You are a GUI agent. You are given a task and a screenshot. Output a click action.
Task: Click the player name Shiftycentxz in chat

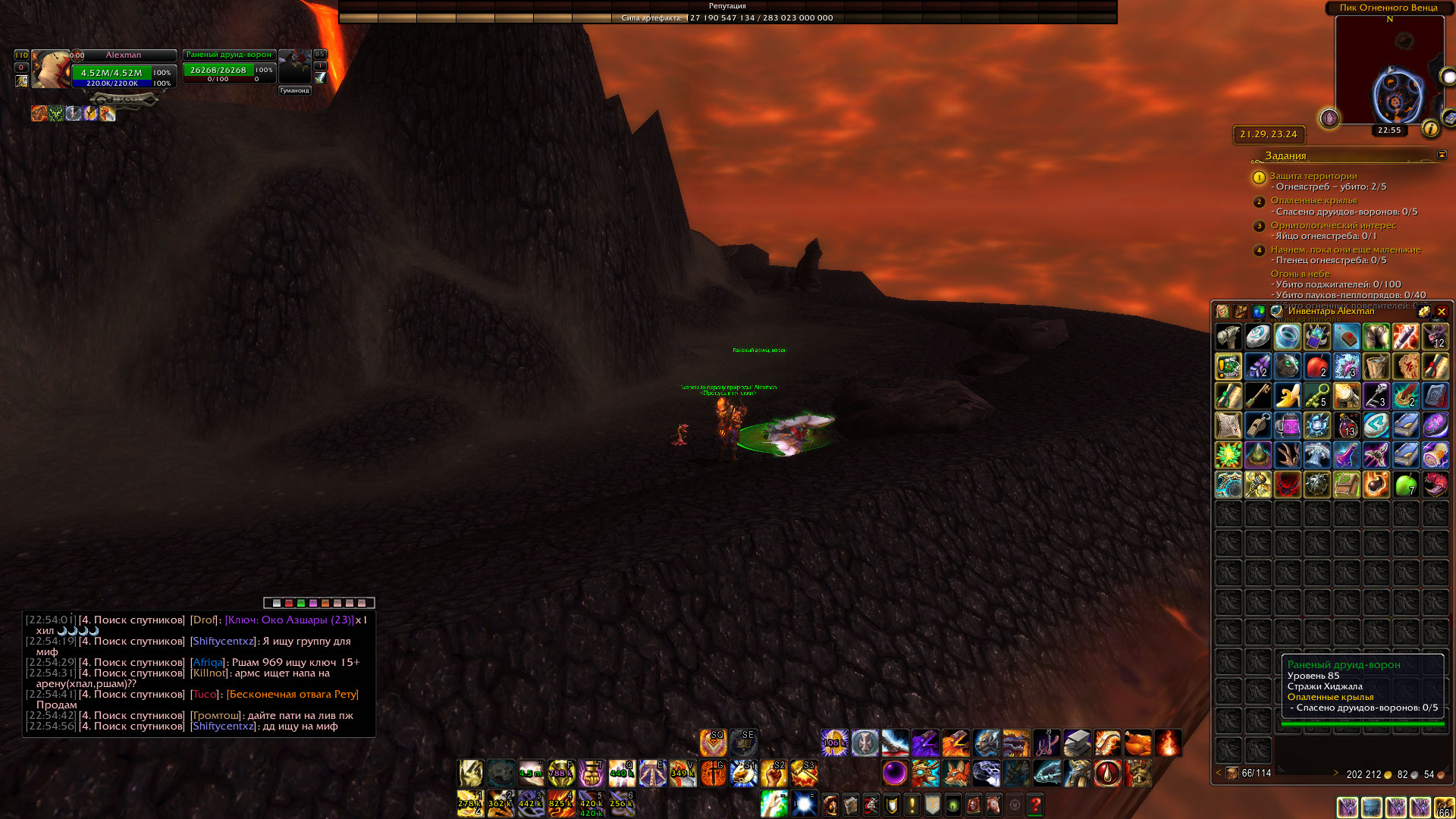click(222, 641)
